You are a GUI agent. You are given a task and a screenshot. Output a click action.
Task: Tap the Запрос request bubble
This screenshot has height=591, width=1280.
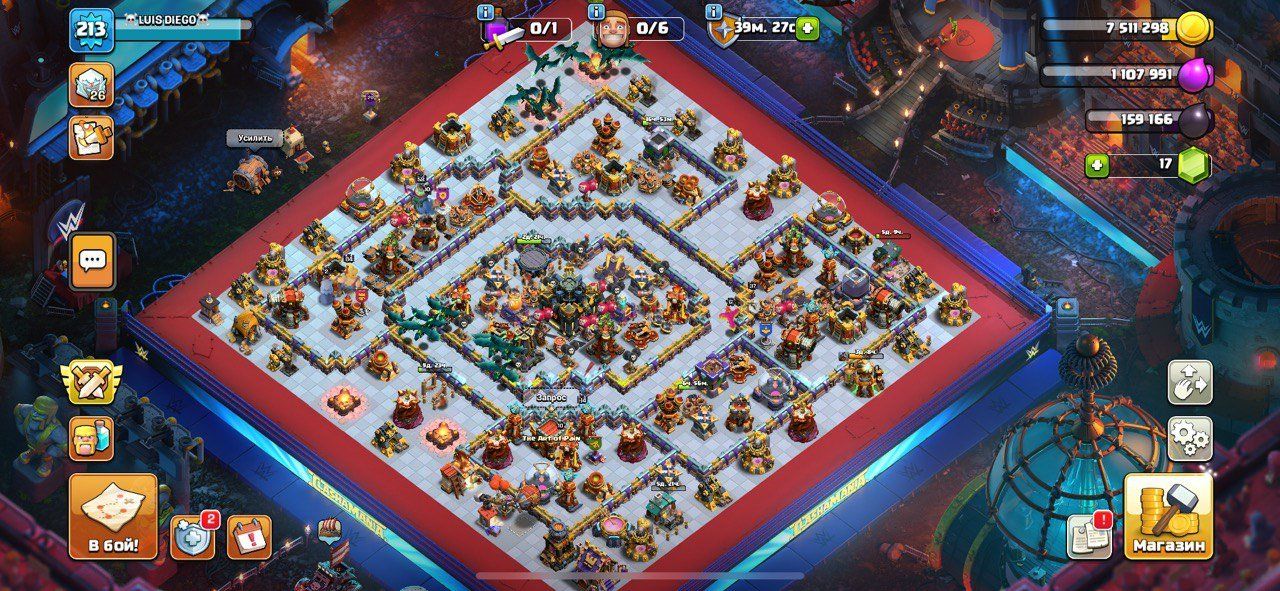point(551,397)
